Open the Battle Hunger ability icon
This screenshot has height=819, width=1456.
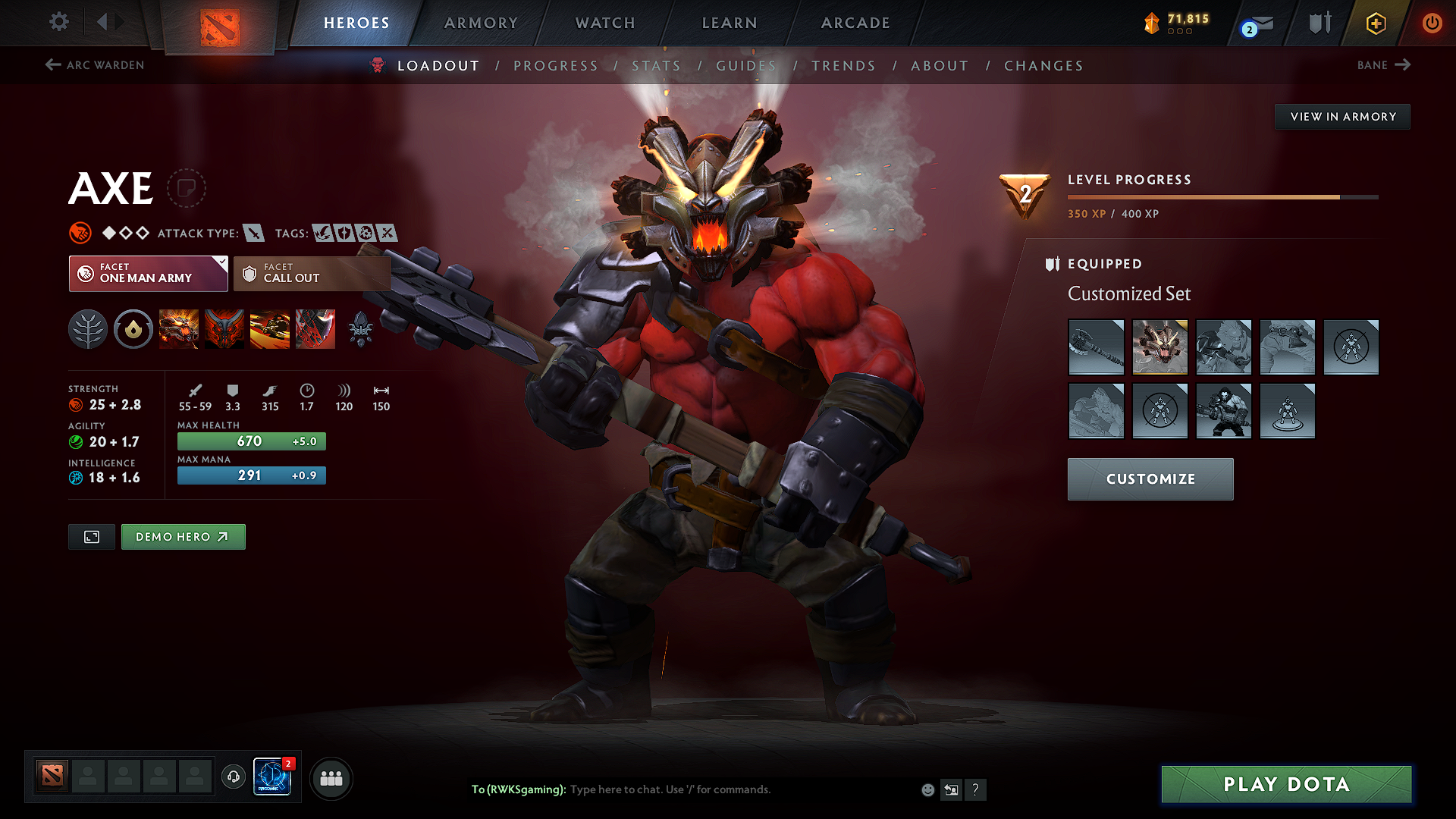(224, 329)
